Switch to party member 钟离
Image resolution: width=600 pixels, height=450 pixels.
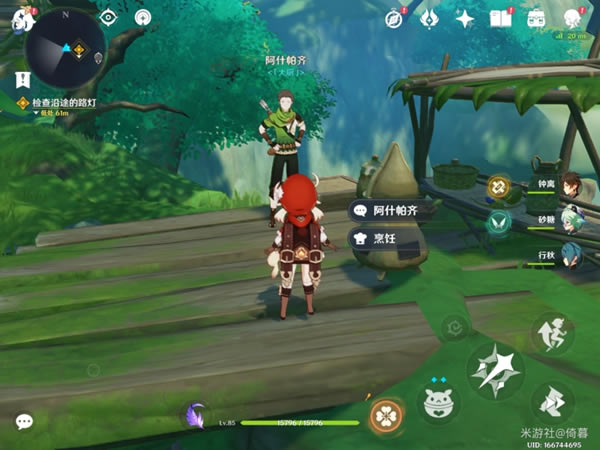click(x=570, y=185)
